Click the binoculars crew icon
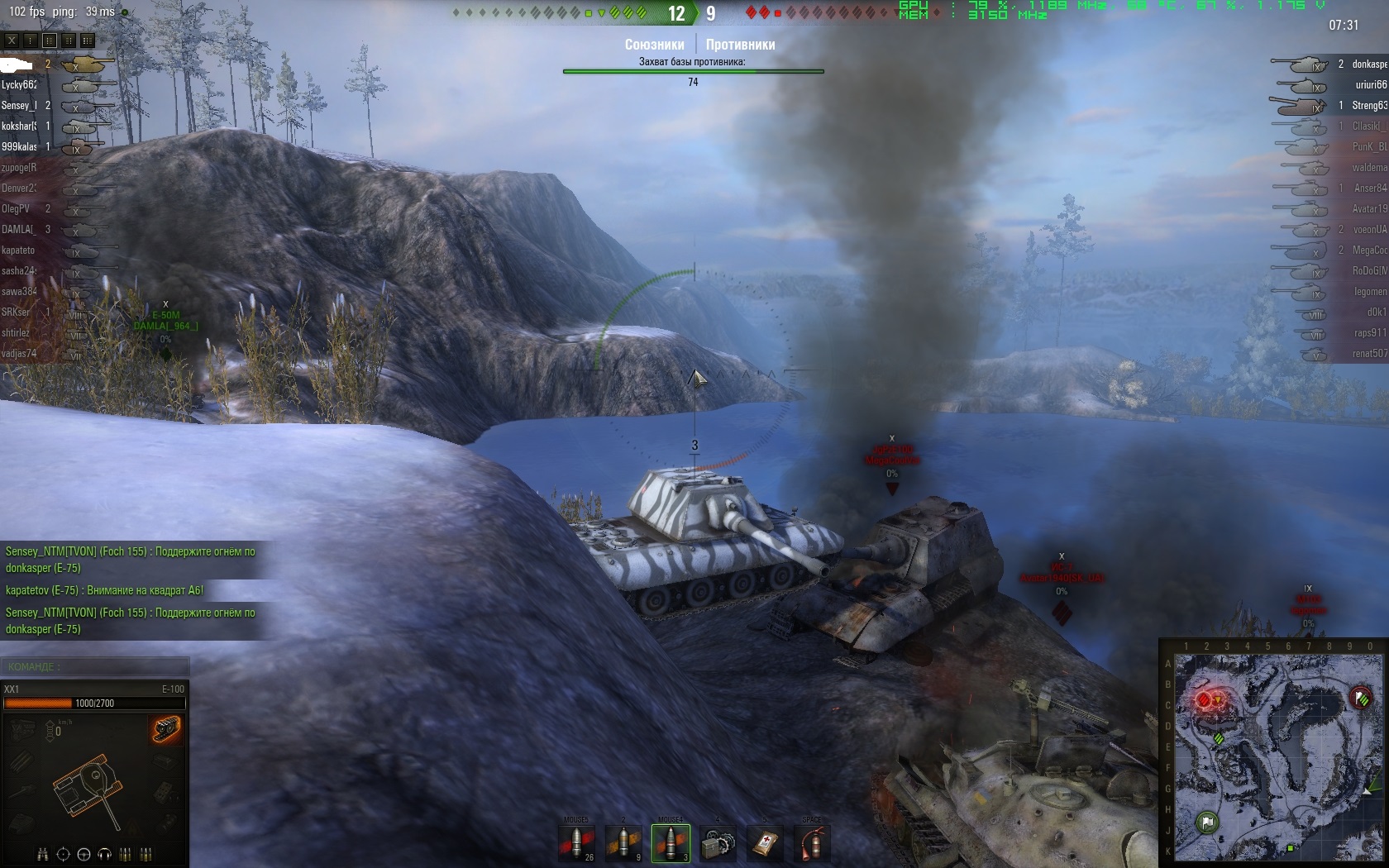This screenshot has width=1389, height=868. [42, 854]
